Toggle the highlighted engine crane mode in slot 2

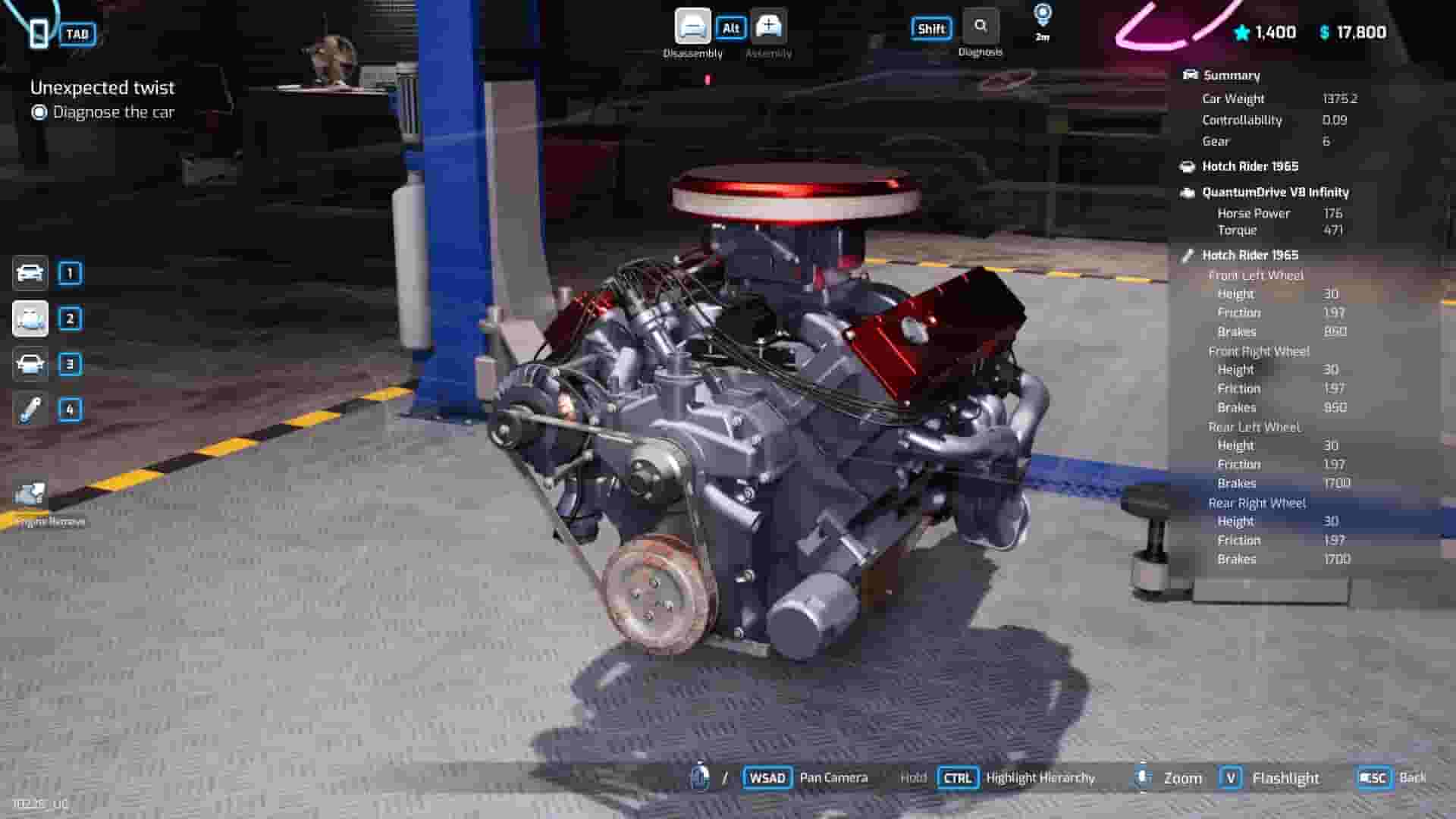click(x=30, y=318)
